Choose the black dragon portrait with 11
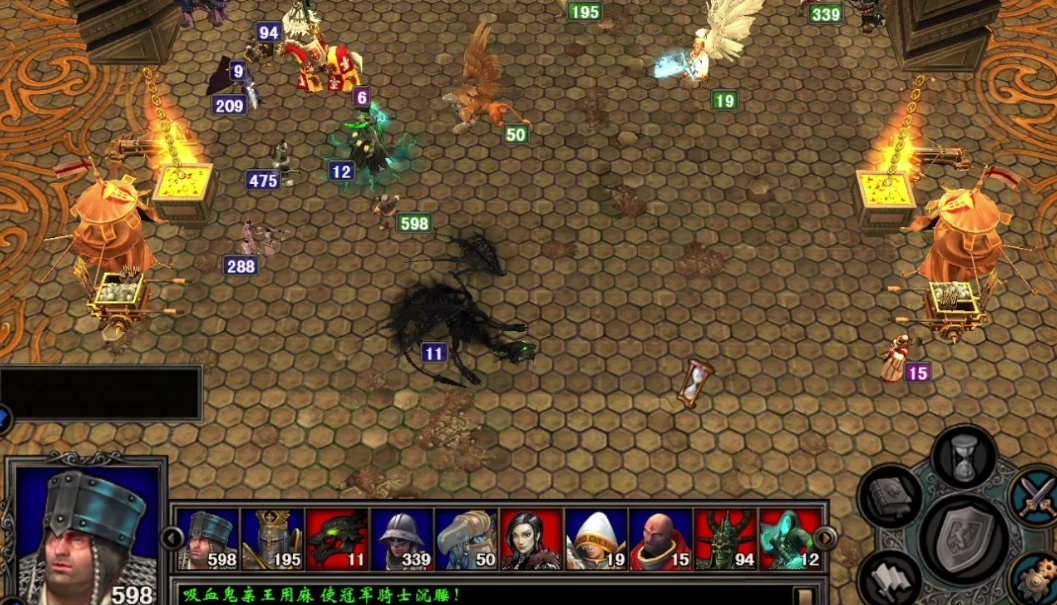The width and height of the screenshot is (1057, 605). point(337,539)
